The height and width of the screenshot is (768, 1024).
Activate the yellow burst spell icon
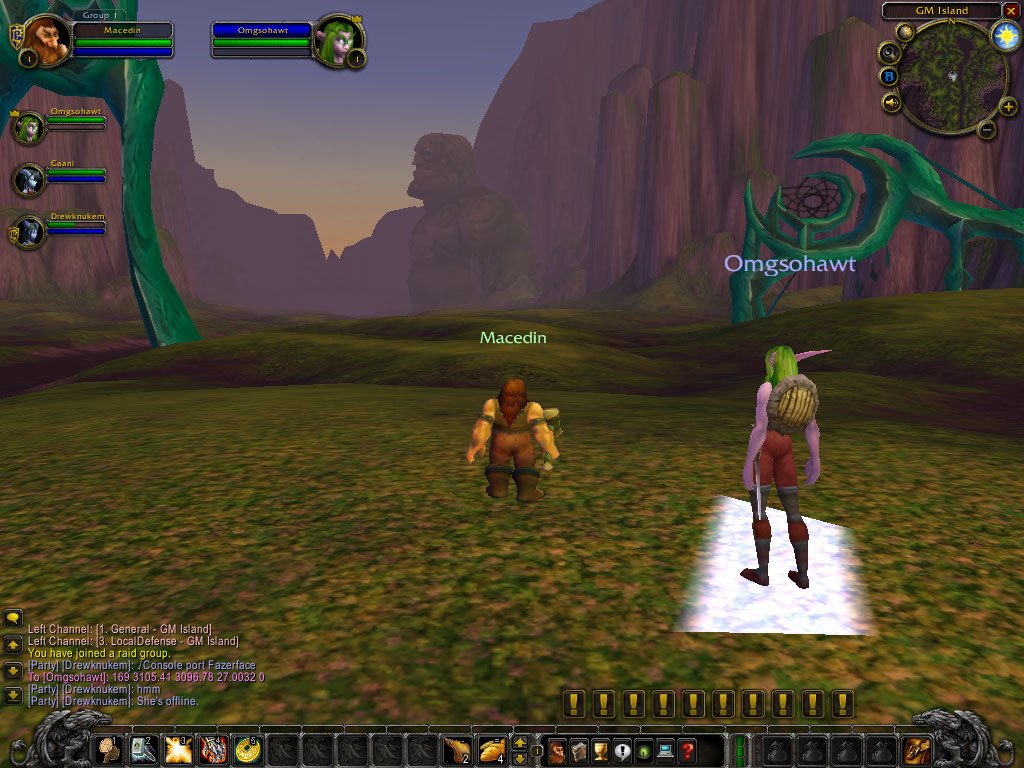click(178, 748)
